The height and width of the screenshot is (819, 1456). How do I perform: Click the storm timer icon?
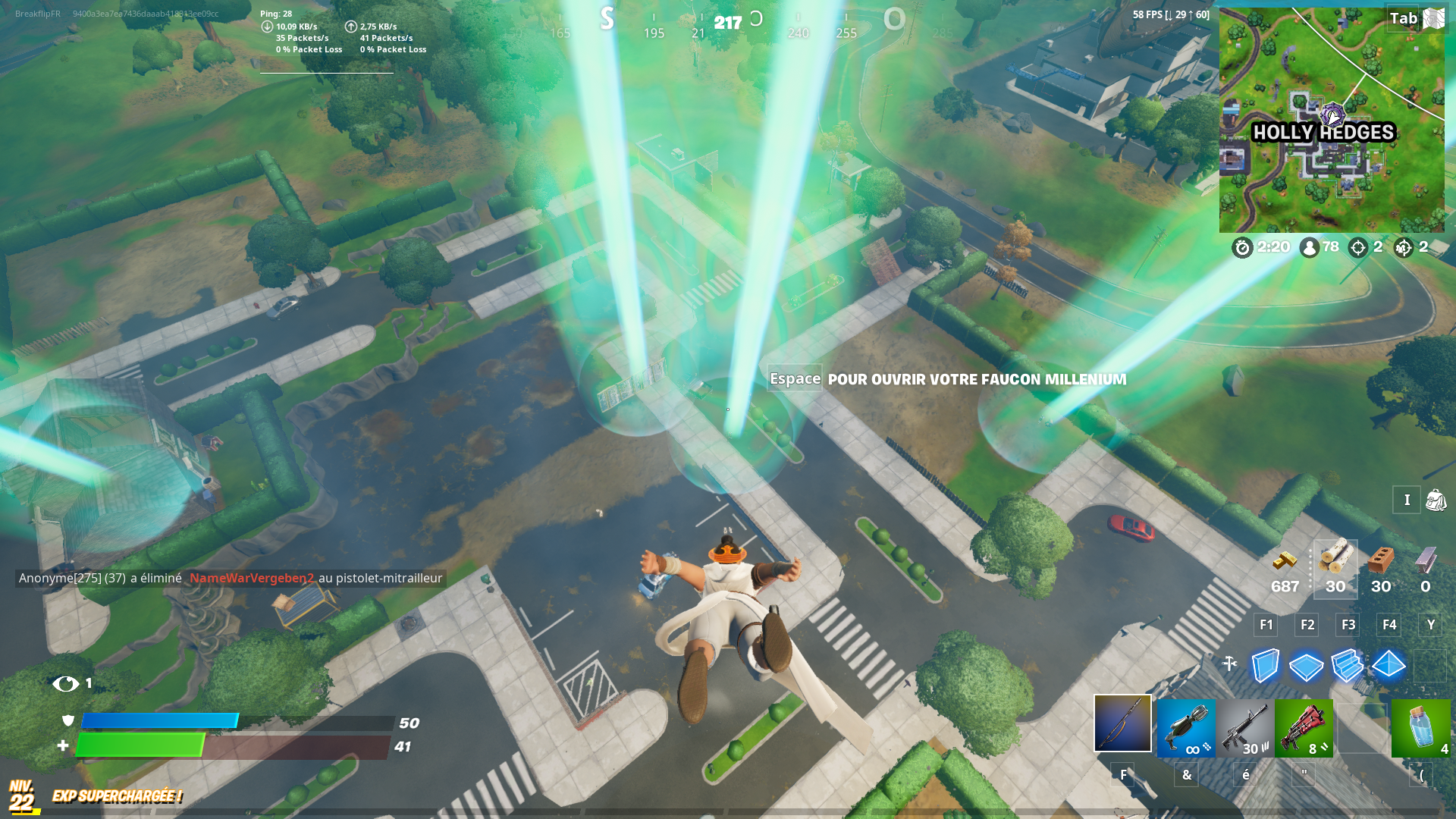tap(1241, 247)
